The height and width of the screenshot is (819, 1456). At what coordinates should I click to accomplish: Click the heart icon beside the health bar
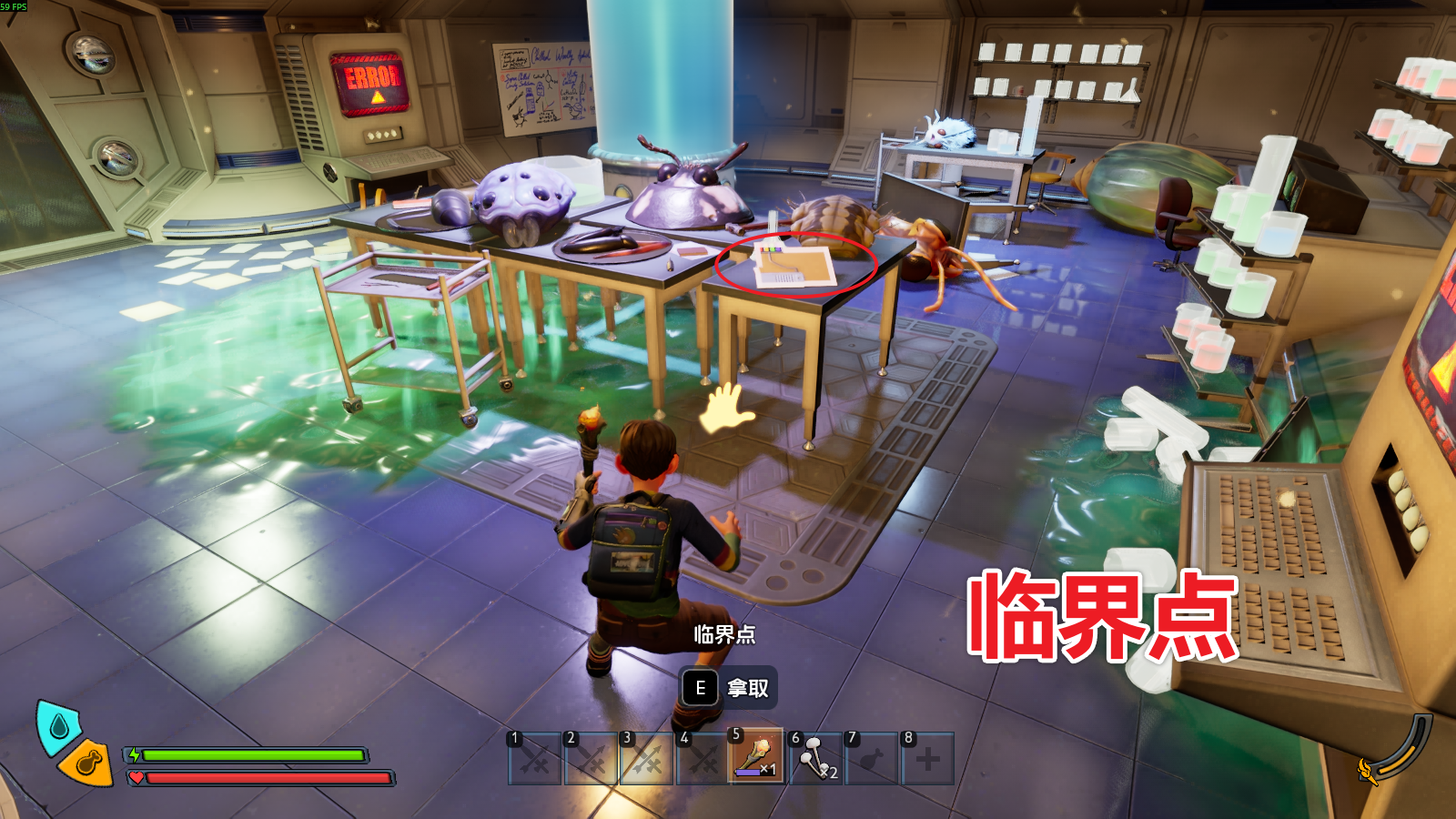point(136,777)
